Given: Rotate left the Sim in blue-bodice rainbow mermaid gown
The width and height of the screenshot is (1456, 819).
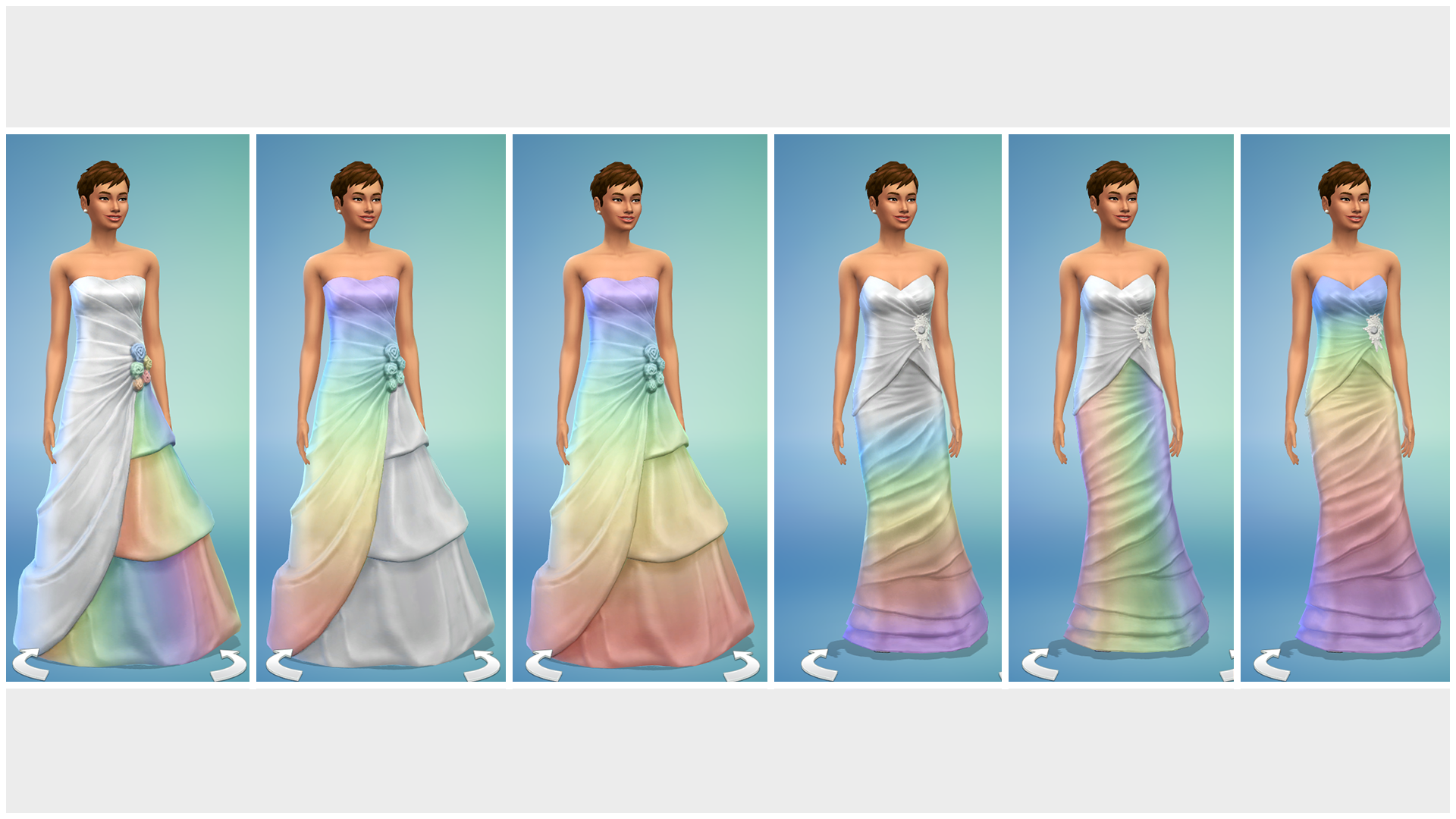Looking at the screenshot, I should (x=1272, y=664).
